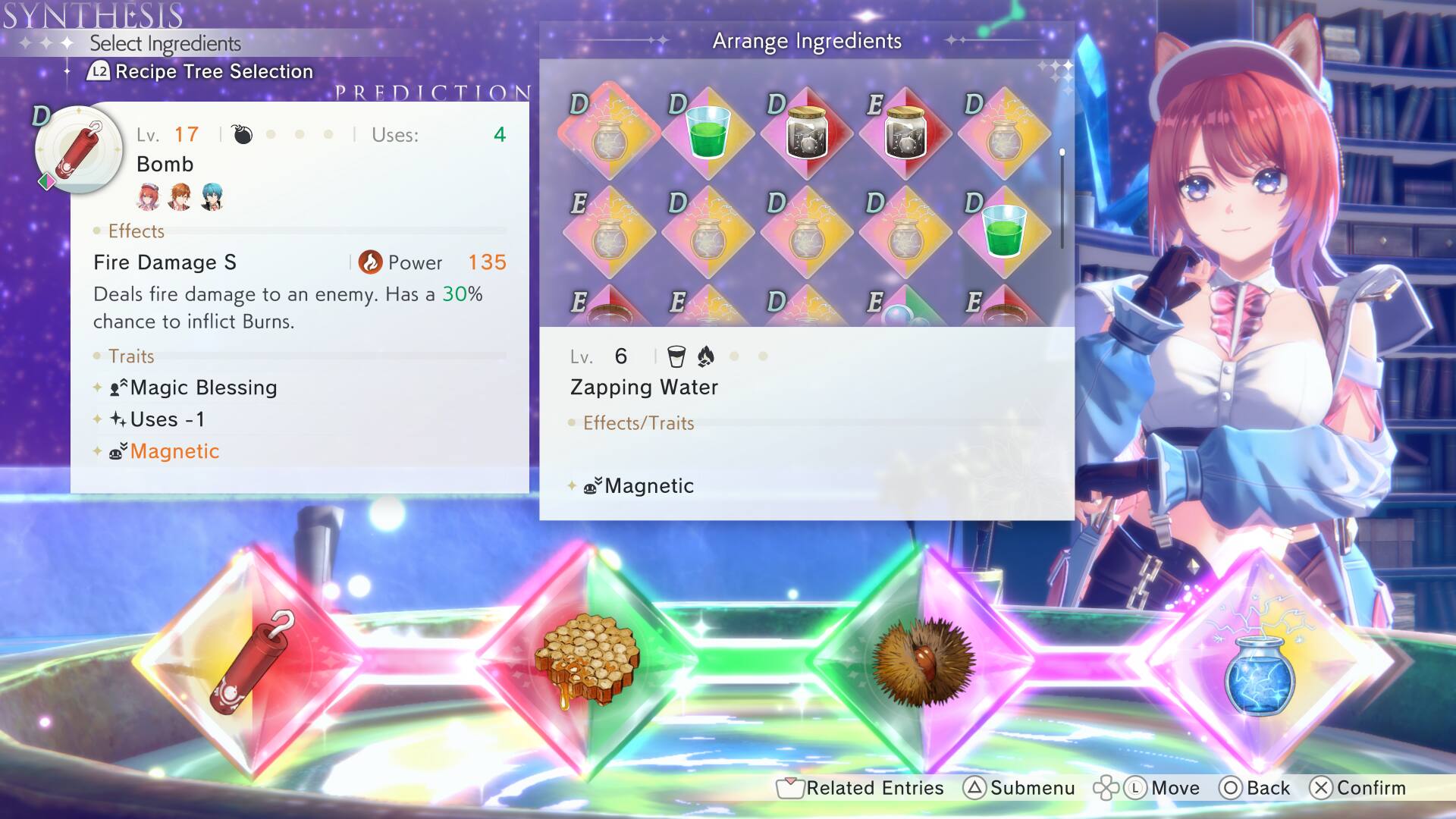The height and width of the screenshot is (819, 1456).
Task: Switch to the Arrange Ingredients panel
Action: (x=806, y=41)
